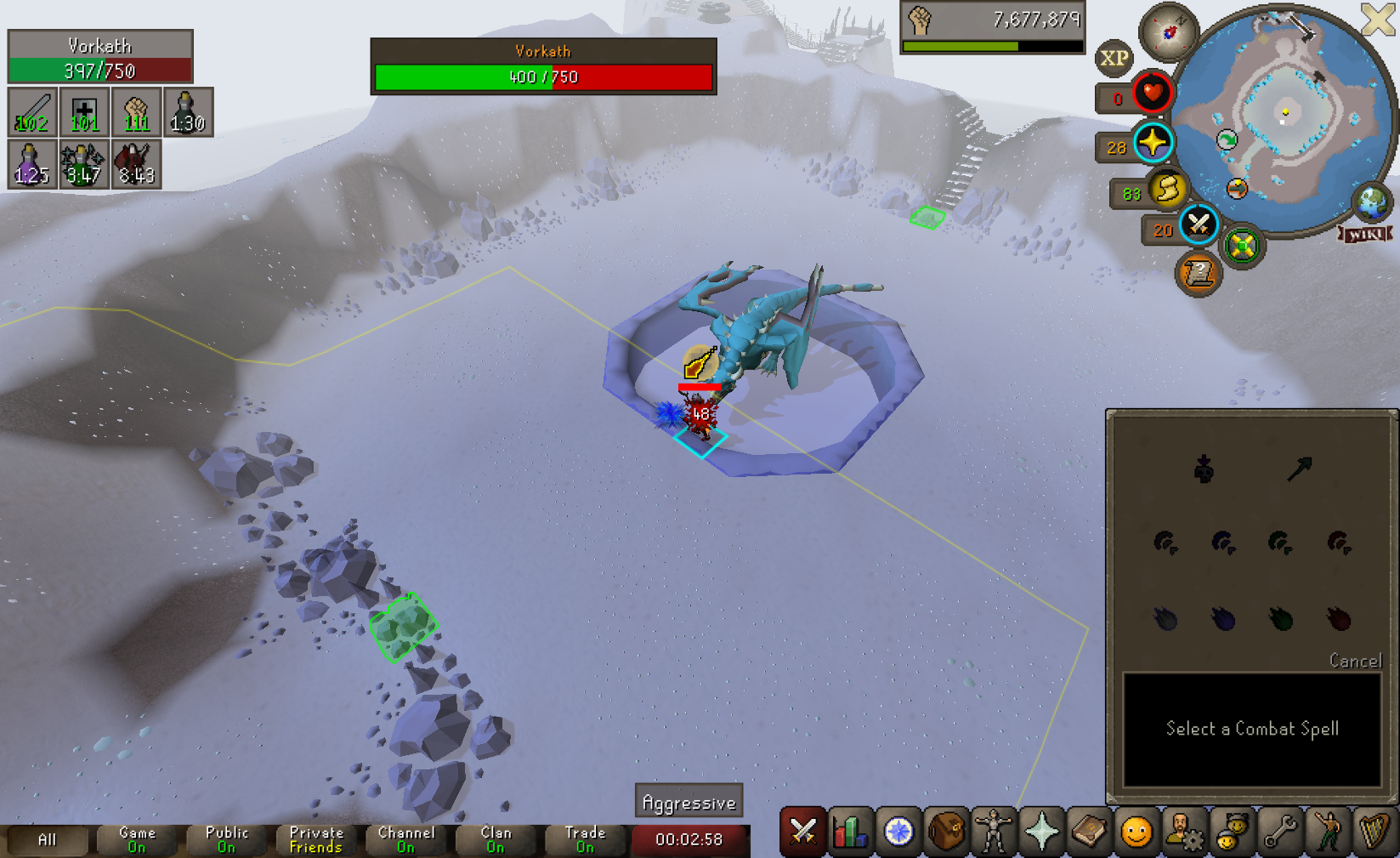Activate the special attack orb
Viewport: 1400px width, 858px height.
tap(1199, 224)
